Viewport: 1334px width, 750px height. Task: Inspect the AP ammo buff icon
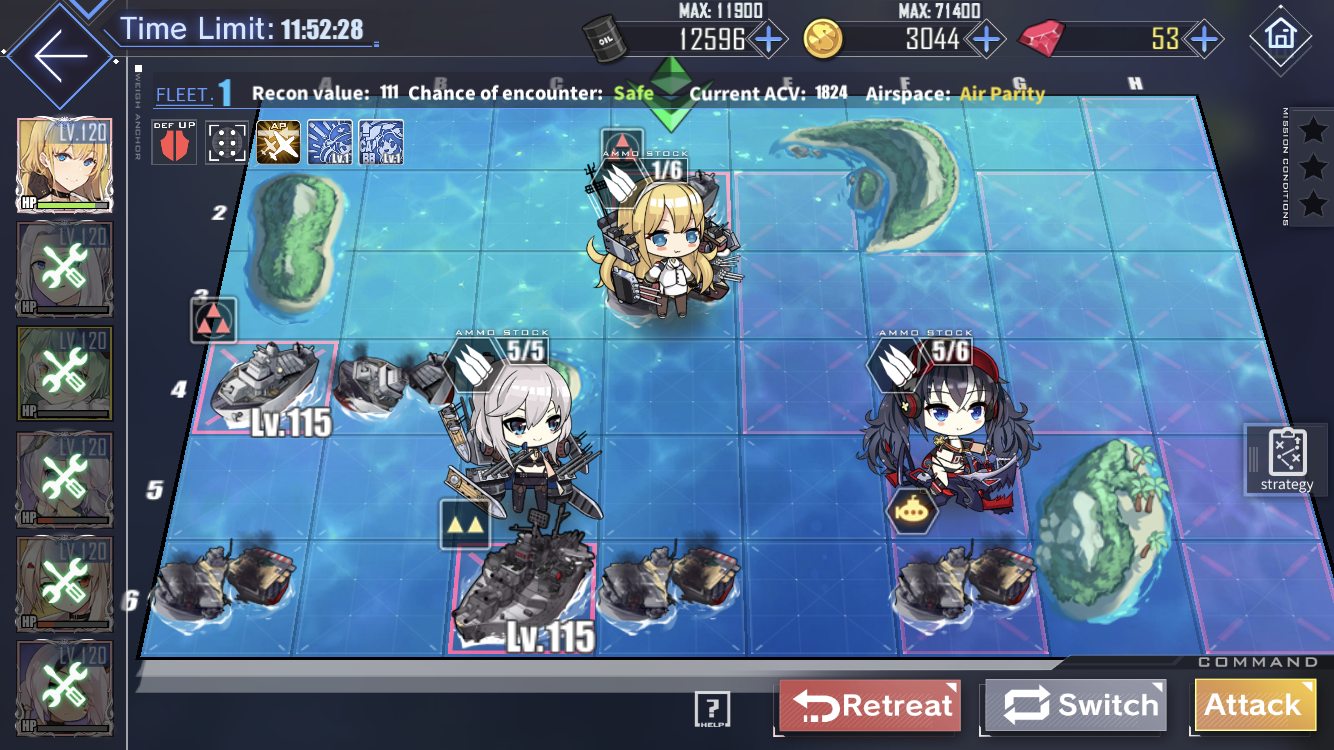(x=278, y=142)
